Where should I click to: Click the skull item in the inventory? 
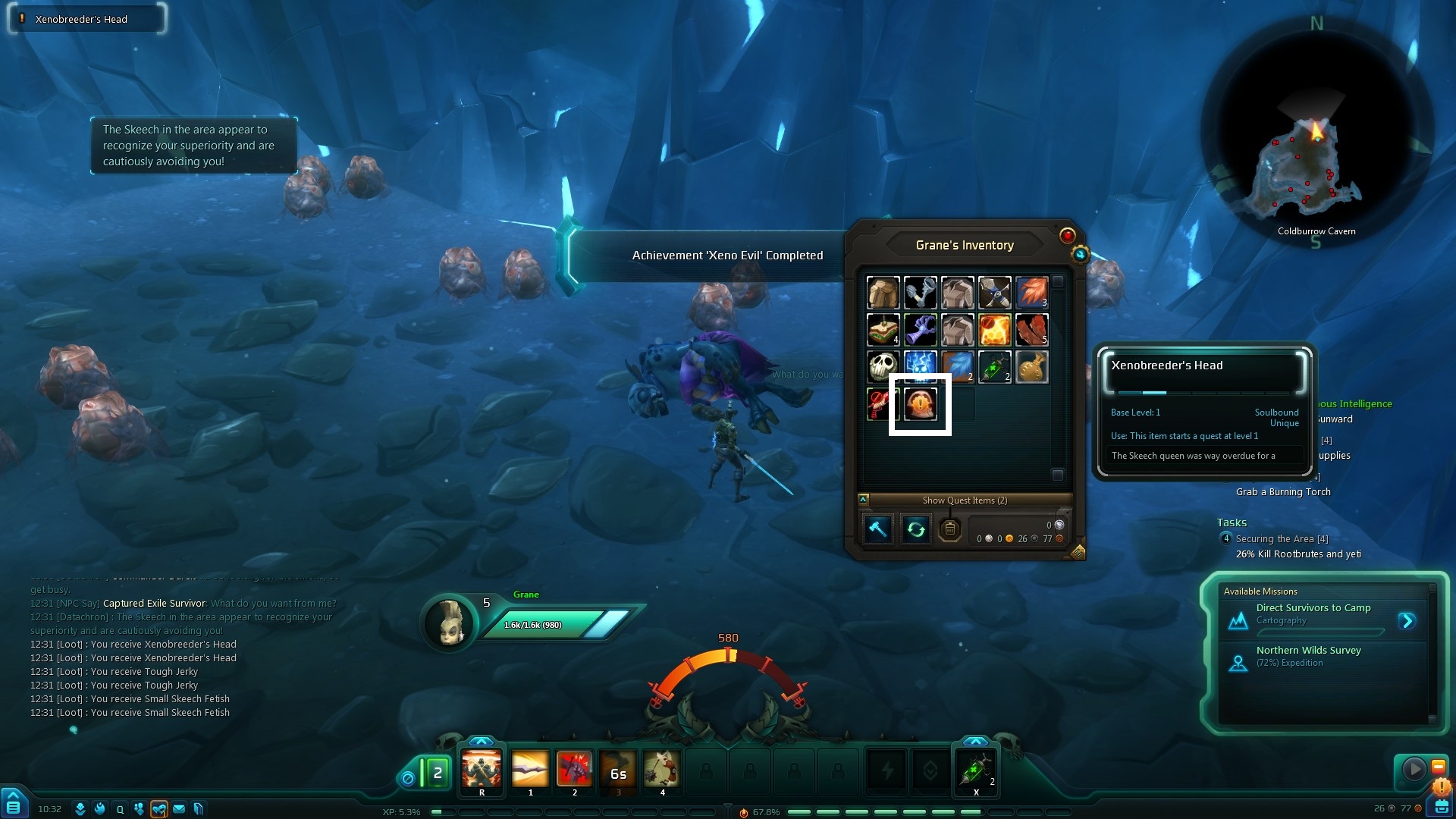(883, 367)
